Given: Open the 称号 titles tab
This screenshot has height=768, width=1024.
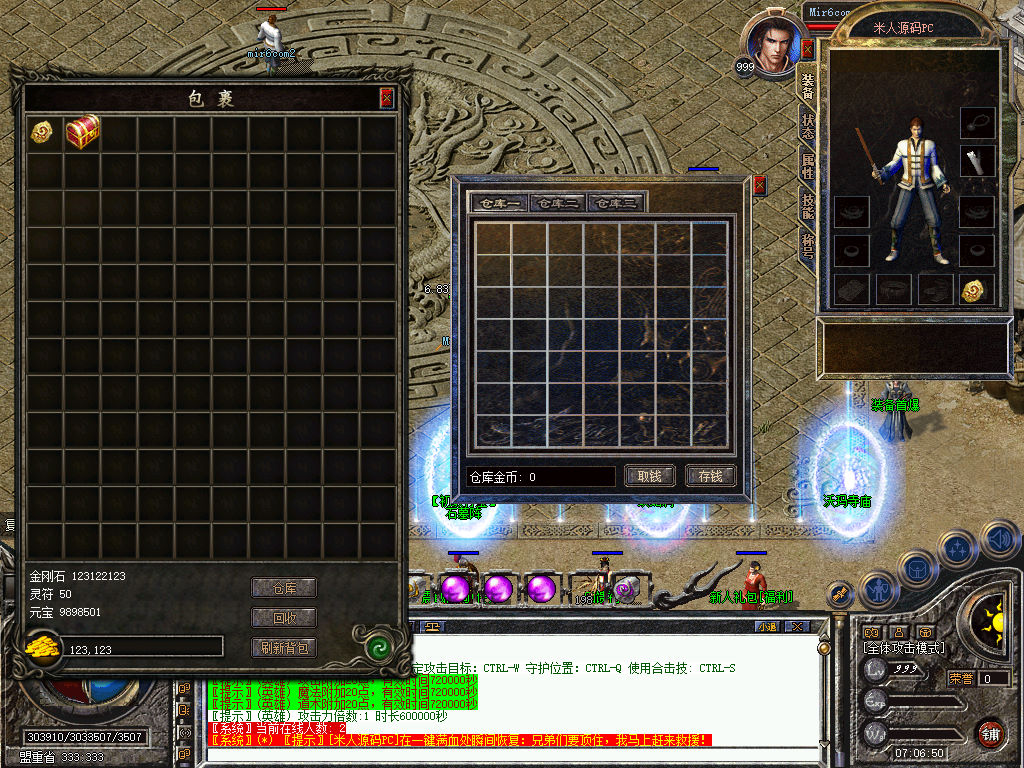Looking at the screenshot, I should pos(807,245).
